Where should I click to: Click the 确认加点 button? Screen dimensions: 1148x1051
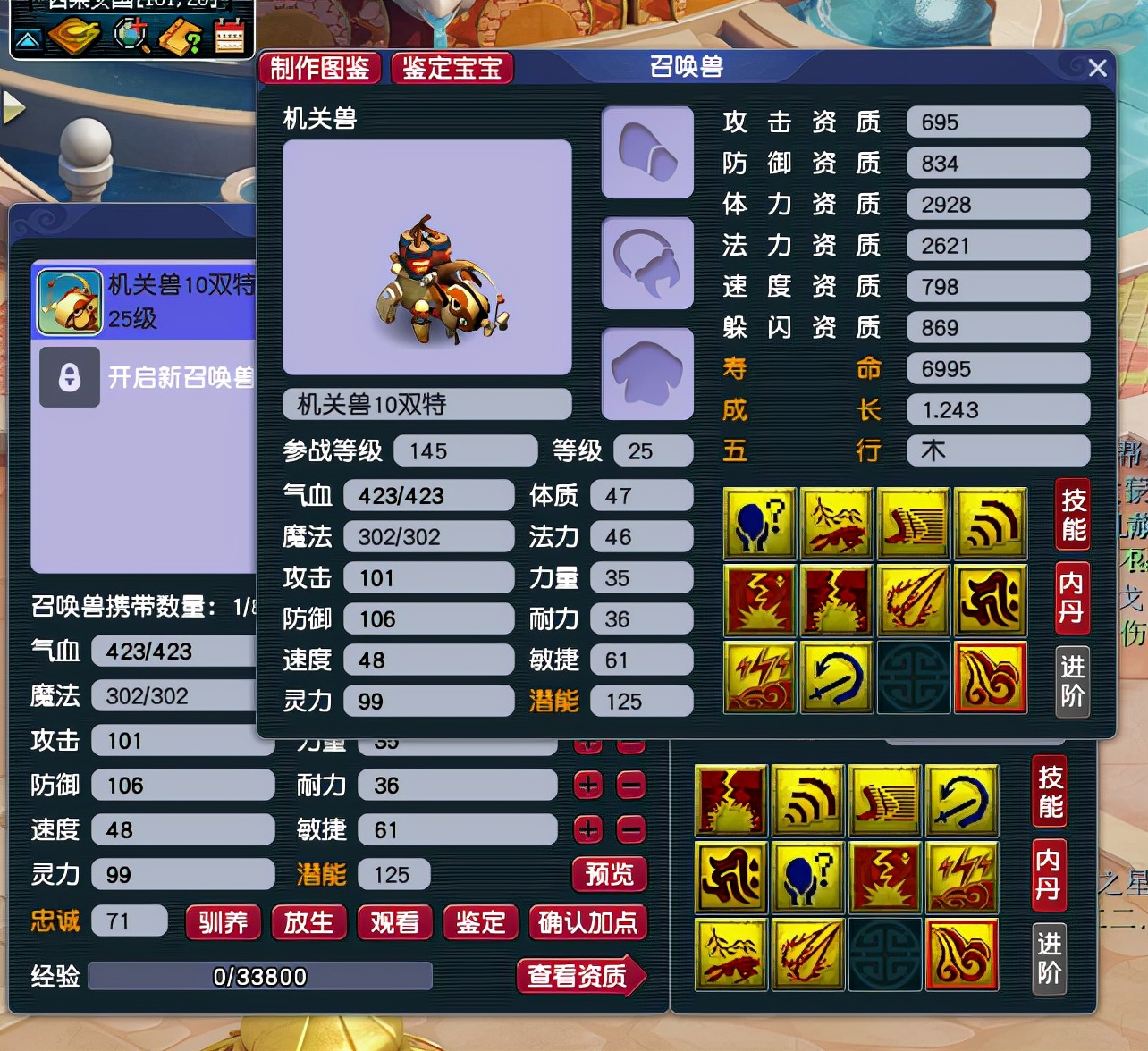(x=588, y=923)
